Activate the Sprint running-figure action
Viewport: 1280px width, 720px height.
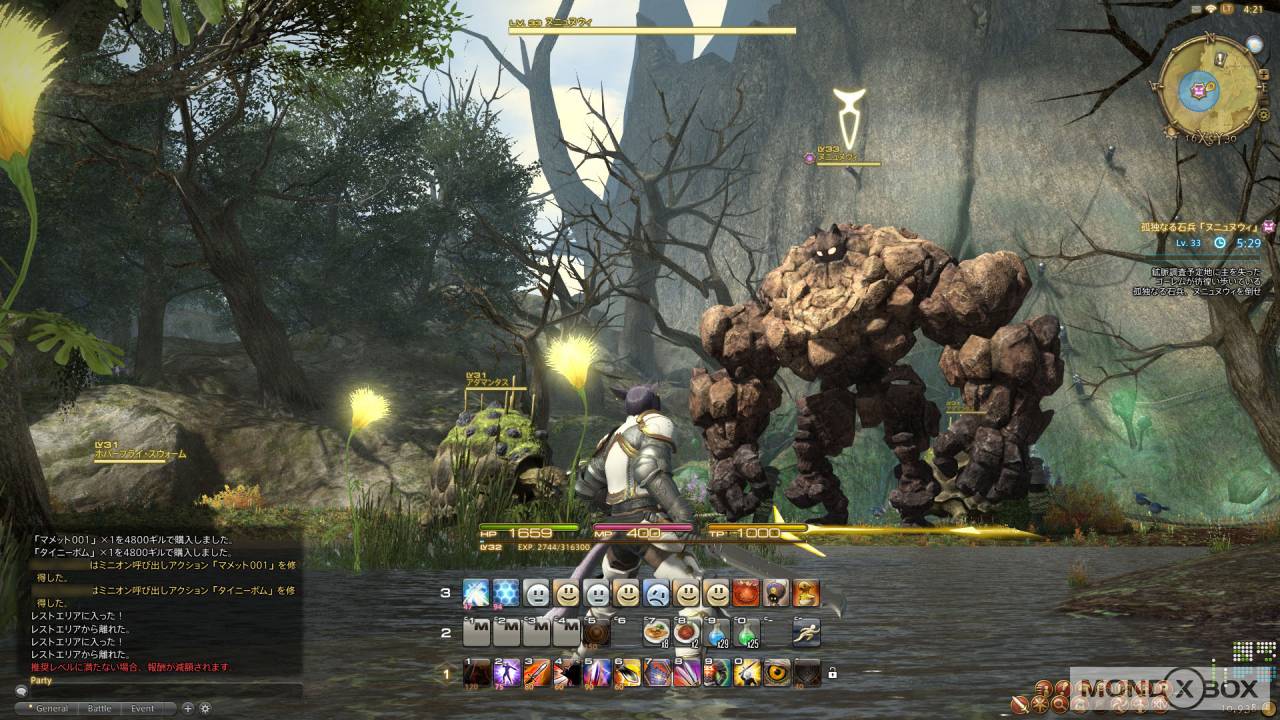click(807, 633)
